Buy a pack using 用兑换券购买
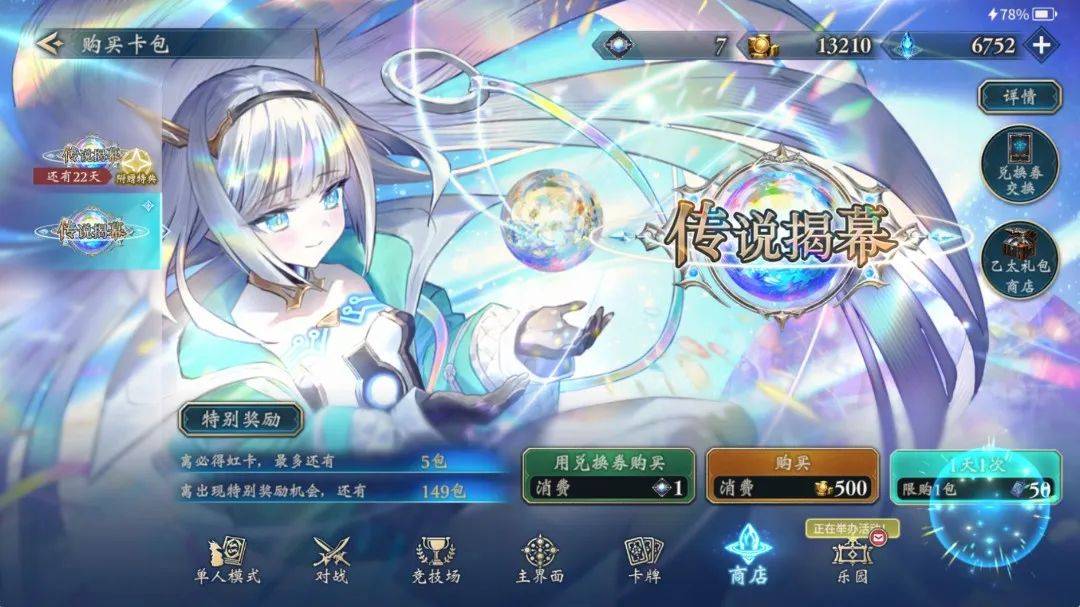The width and height of the screenshot is (1080, 607). 610,475
